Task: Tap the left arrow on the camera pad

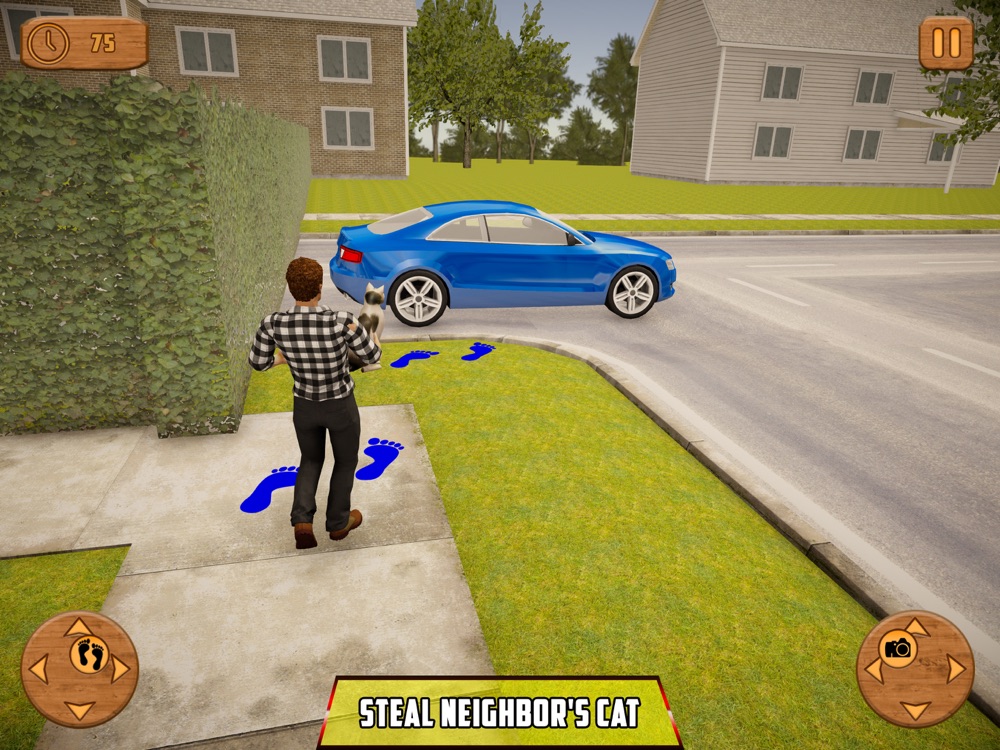Action: [x=875, y=669]
